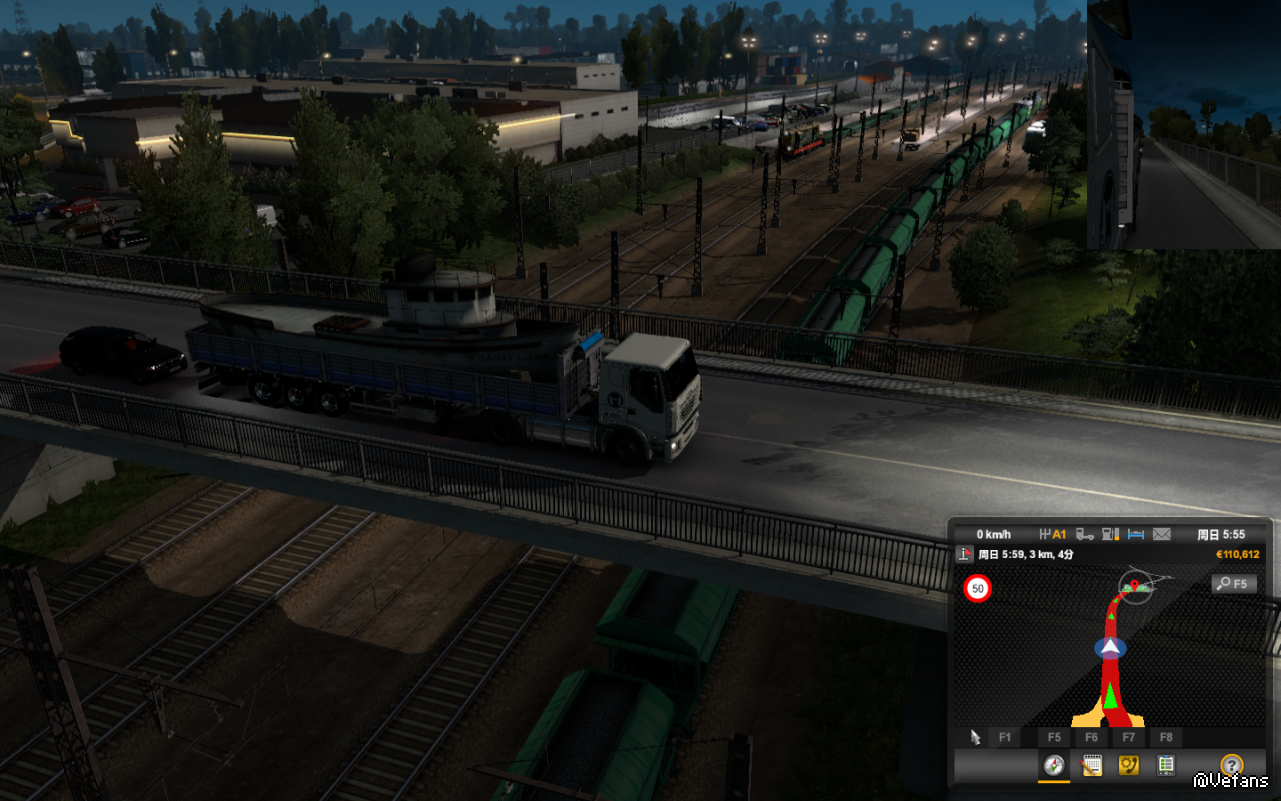Click the GPS route map display

pos(1110,660)
